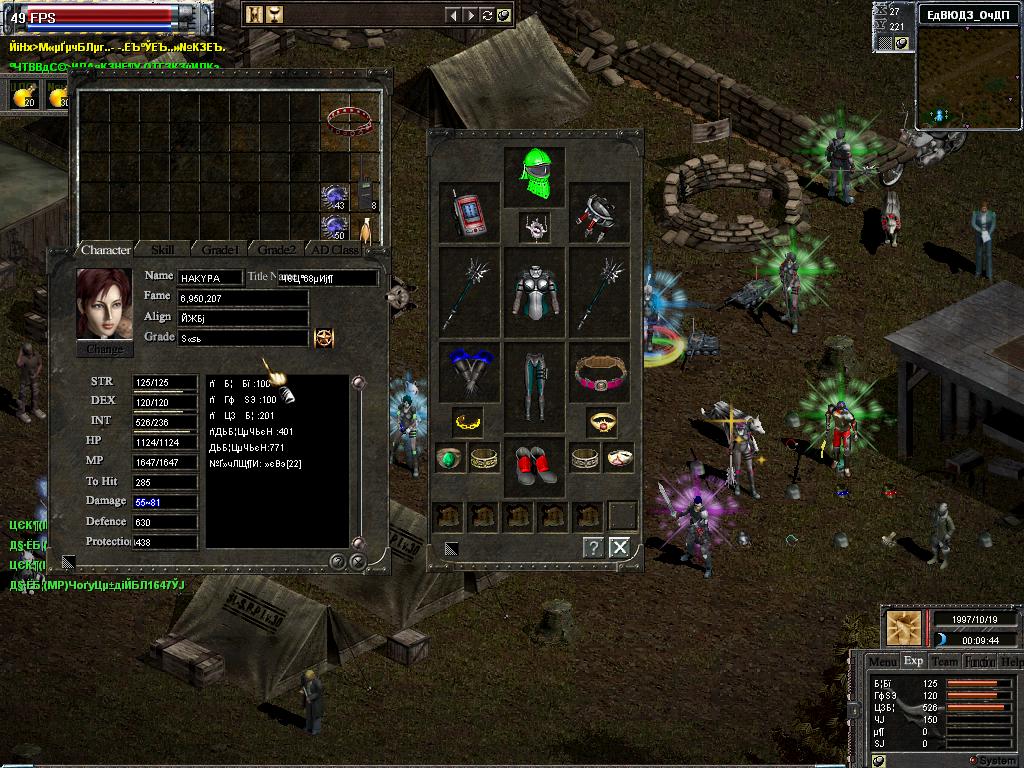Click the minimap
The width and height of the screenshot is (1024, 768).
pyautogui.click(x=967, y=76)
